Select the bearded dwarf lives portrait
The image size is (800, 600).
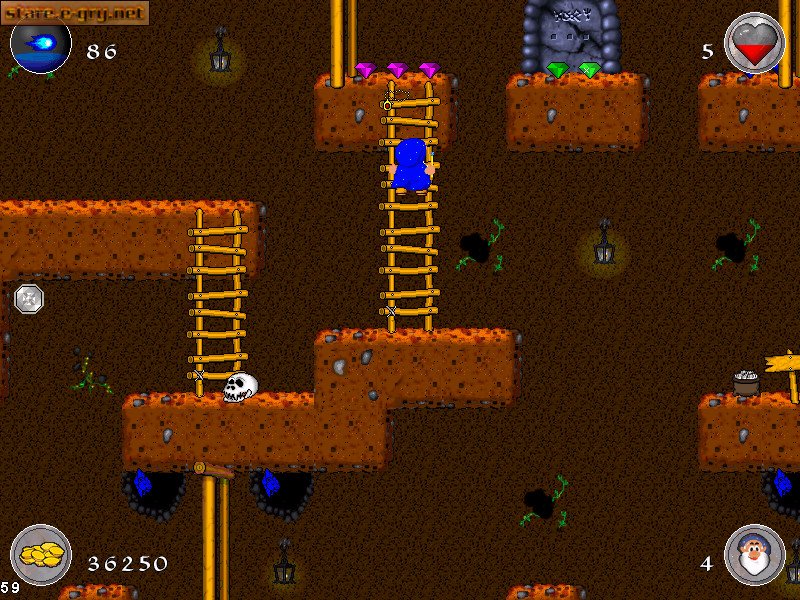[x=754, y=555]
